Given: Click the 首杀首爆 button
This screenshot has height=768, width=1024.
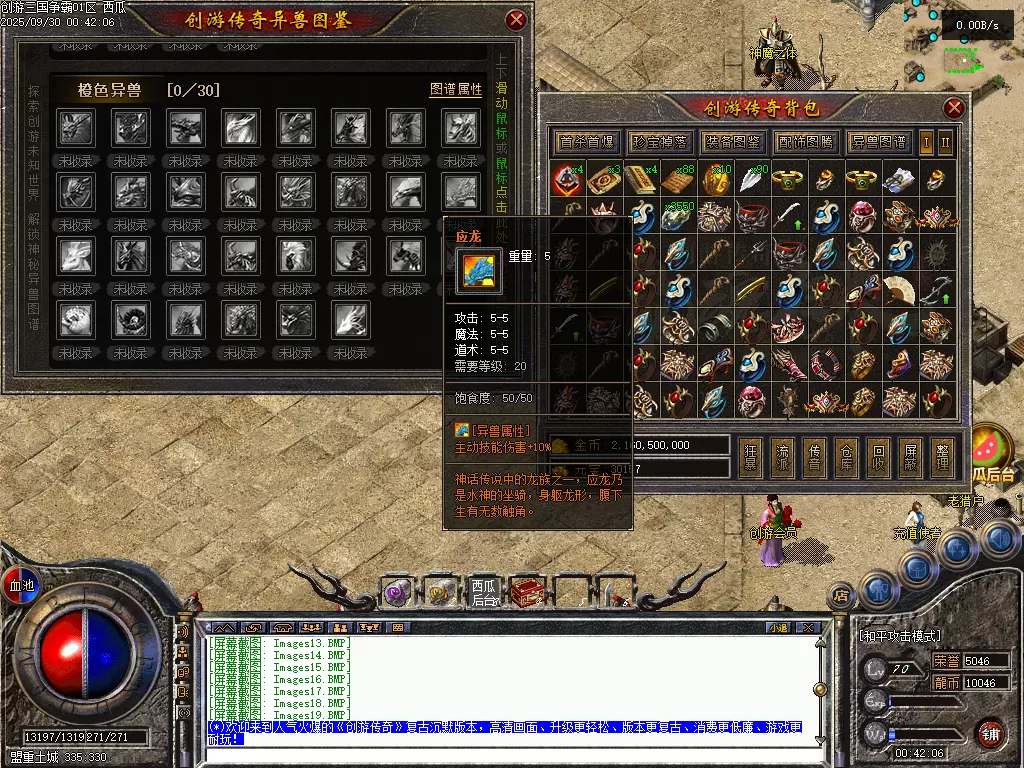Looking at the screenshot, I should (587, 142).
